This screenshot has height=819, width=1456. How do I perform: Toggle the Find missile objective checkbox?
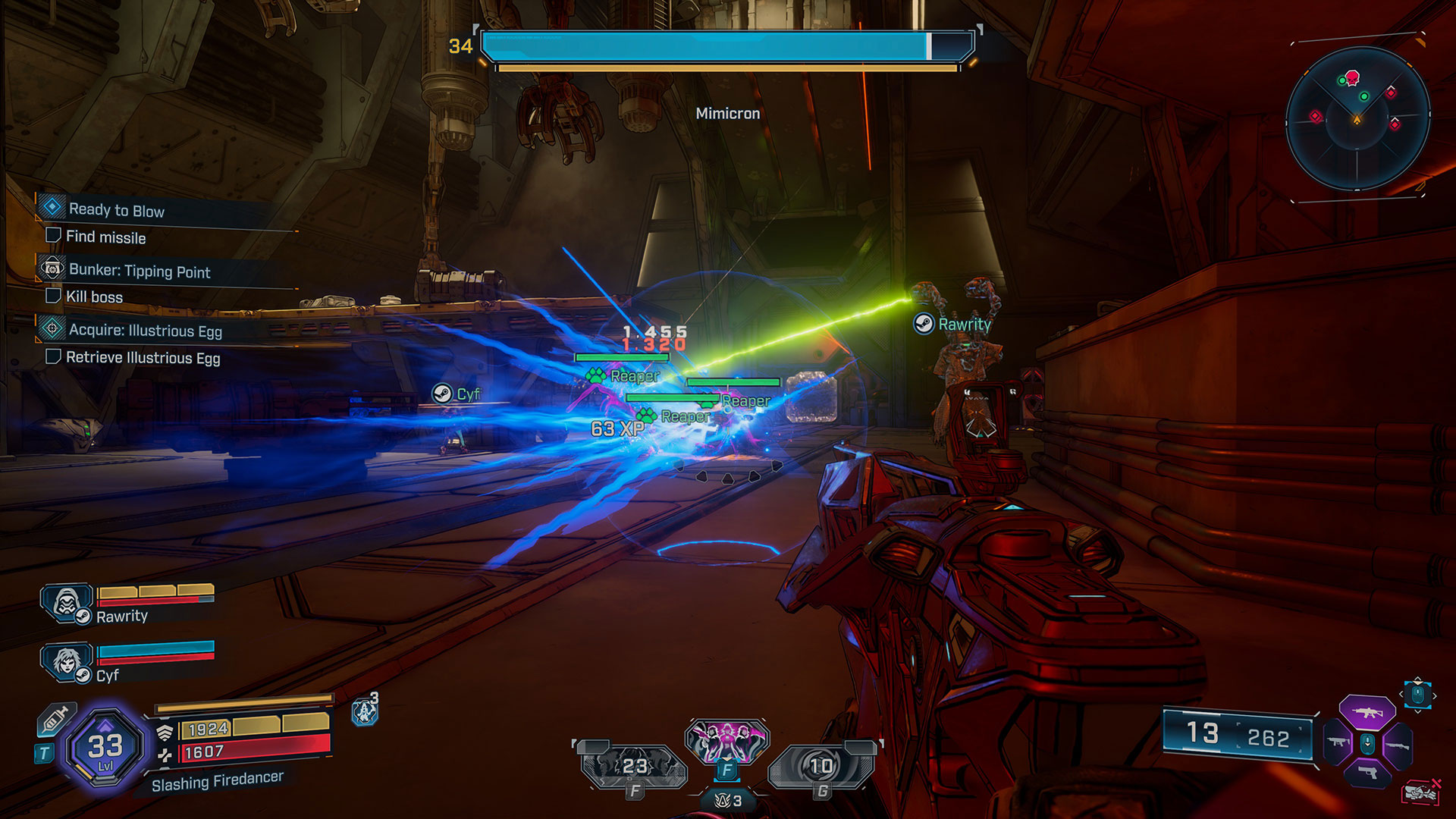tap(53, 236)
